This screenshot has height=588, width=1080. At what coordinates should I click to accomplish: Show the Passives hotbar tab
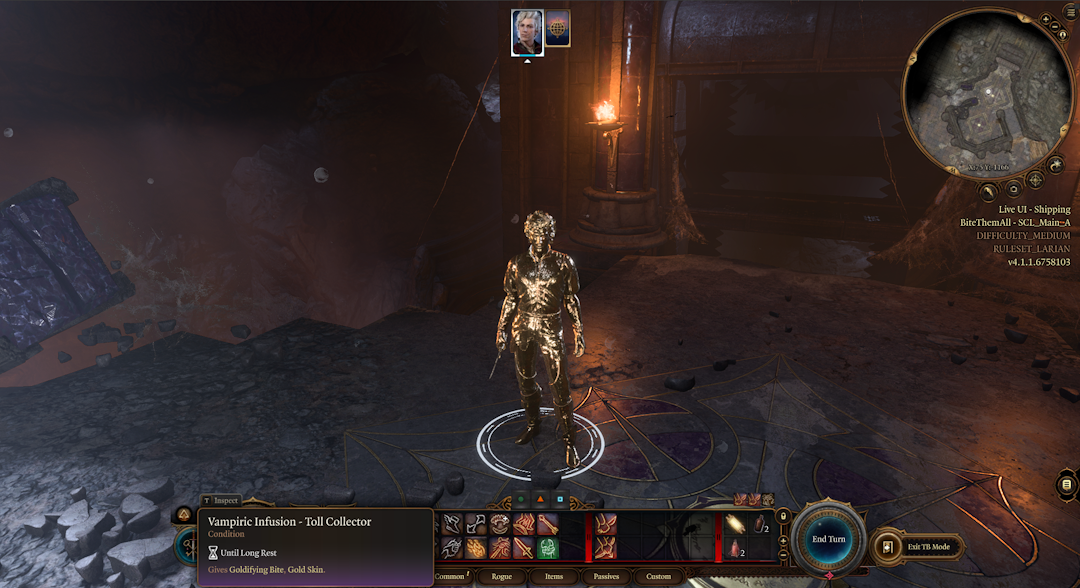606,577
